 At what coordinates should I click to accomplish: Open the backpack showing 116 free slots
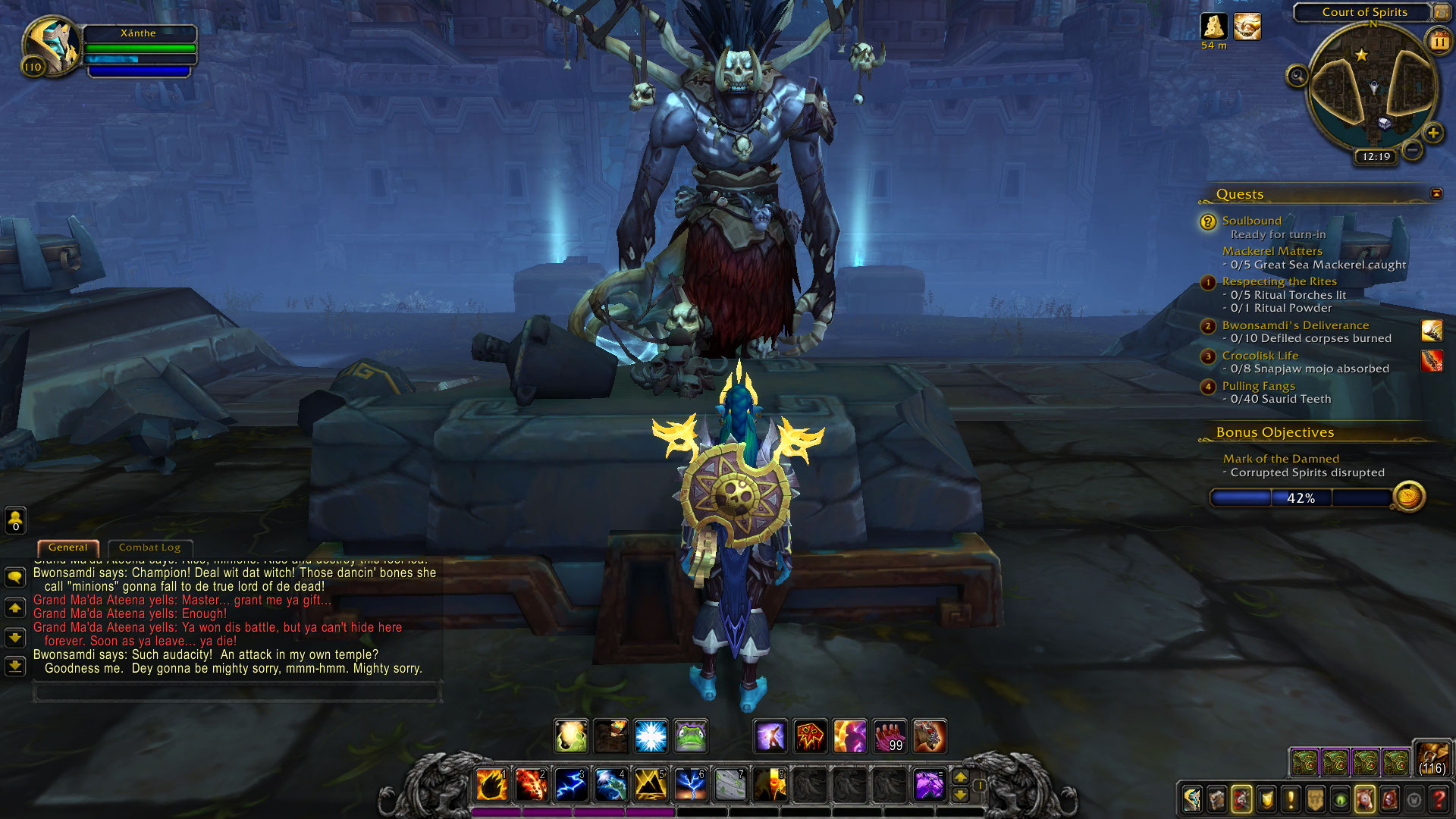pos(1432,758)
